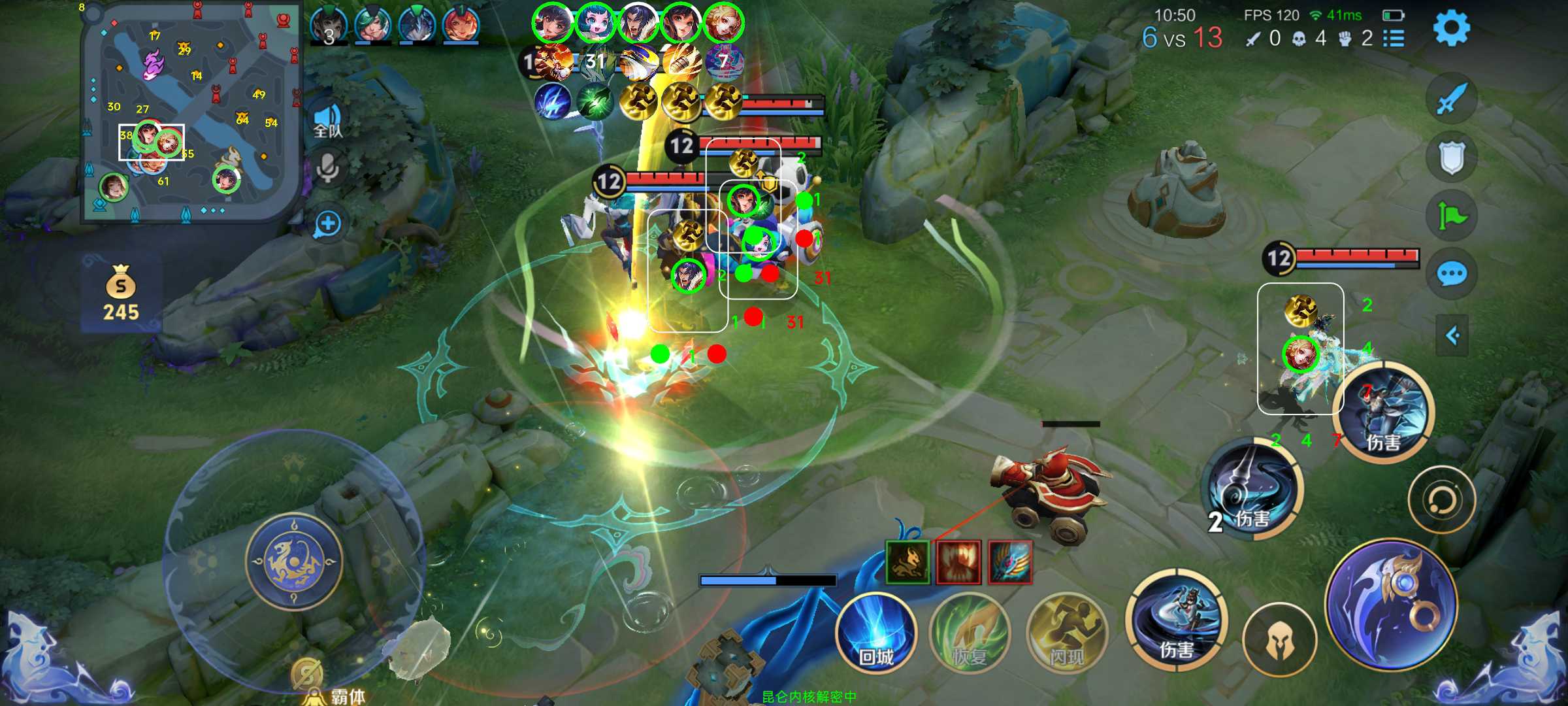Toggle the 全队 team voice speaker
Image resolution: width=1568 pixels, height=706 pixels.
click(x=327, y=122)
